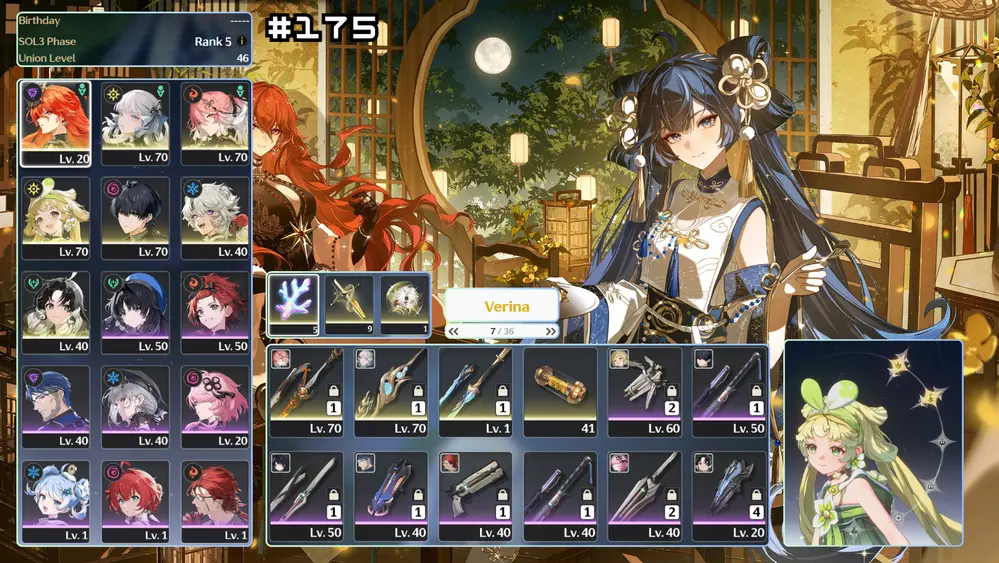Choose the blonde Verina portrait at Lv. 70
Image resolution: width=999 pixels, height=563 pixels.
(55, 218)
